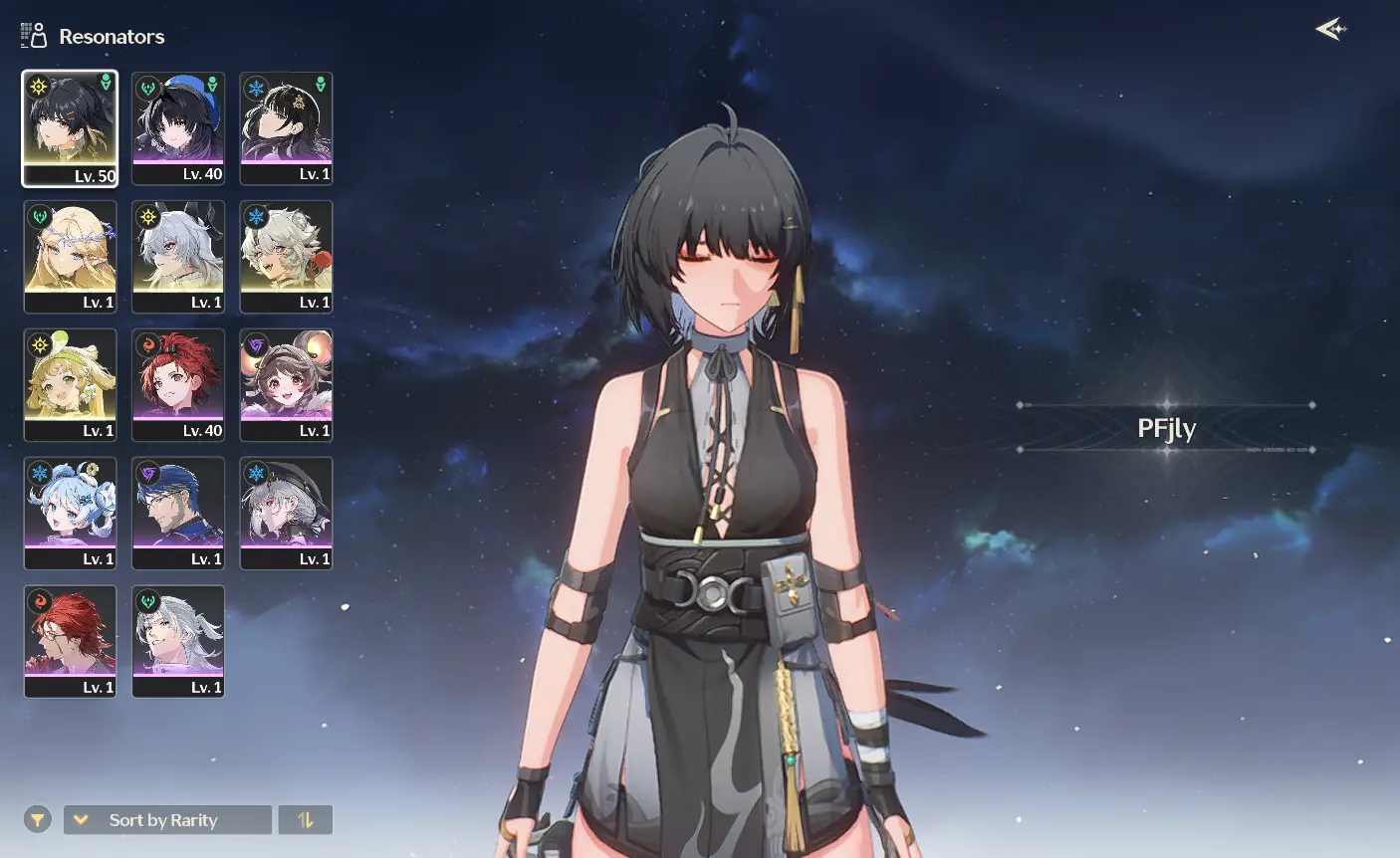Toggle the sort order arrows button

click(306, 820)
